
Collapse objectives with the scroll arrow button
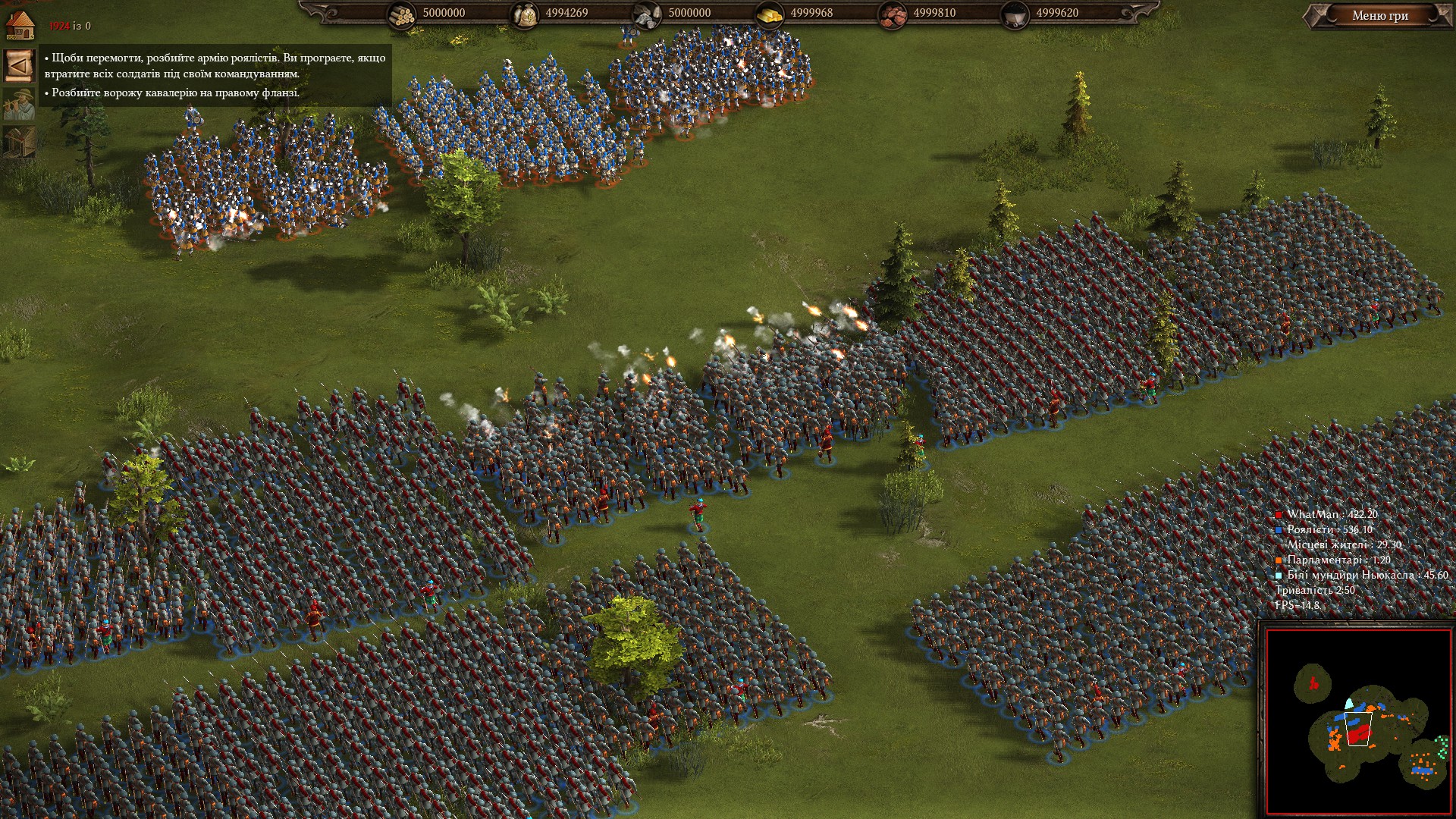tap(19, 66)
